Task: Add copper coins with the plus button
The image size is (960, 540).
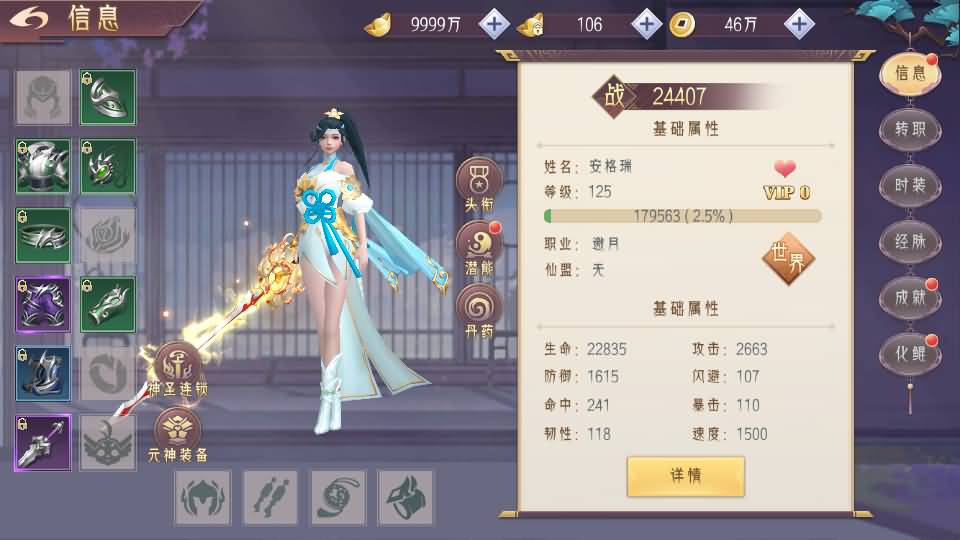Action: pyautogui.click(x=798, y=24)
